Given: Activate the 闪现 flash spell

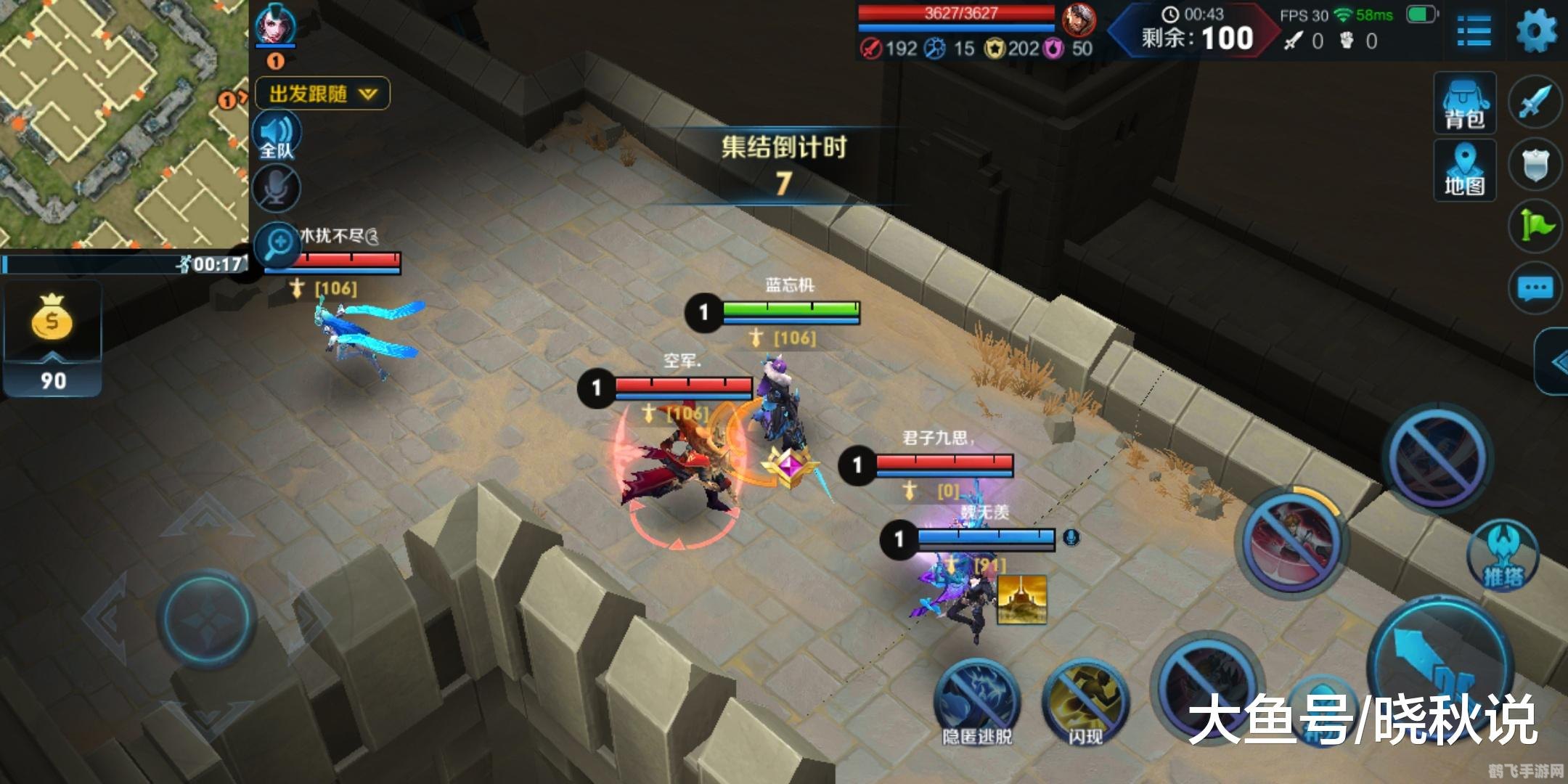Looking at the screenshot, I should coord(1085,701).
